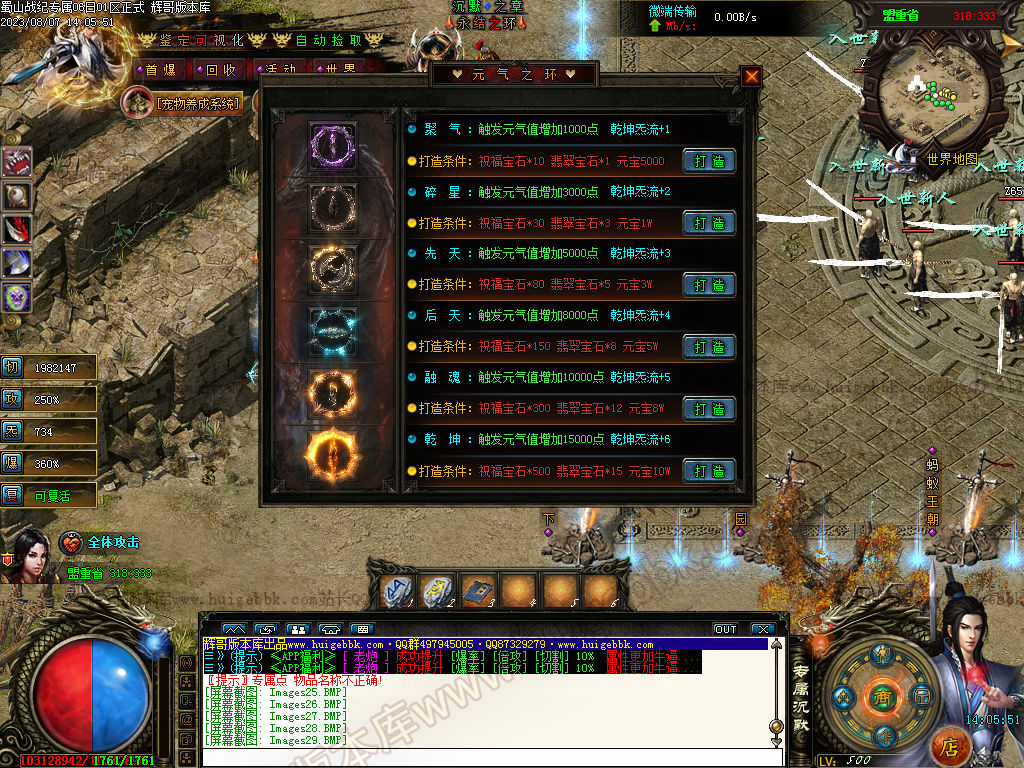The width and height of the screenshot is (1024, 768).
Task: Forge the 融魂 ring with 打造
Action: 709,409
